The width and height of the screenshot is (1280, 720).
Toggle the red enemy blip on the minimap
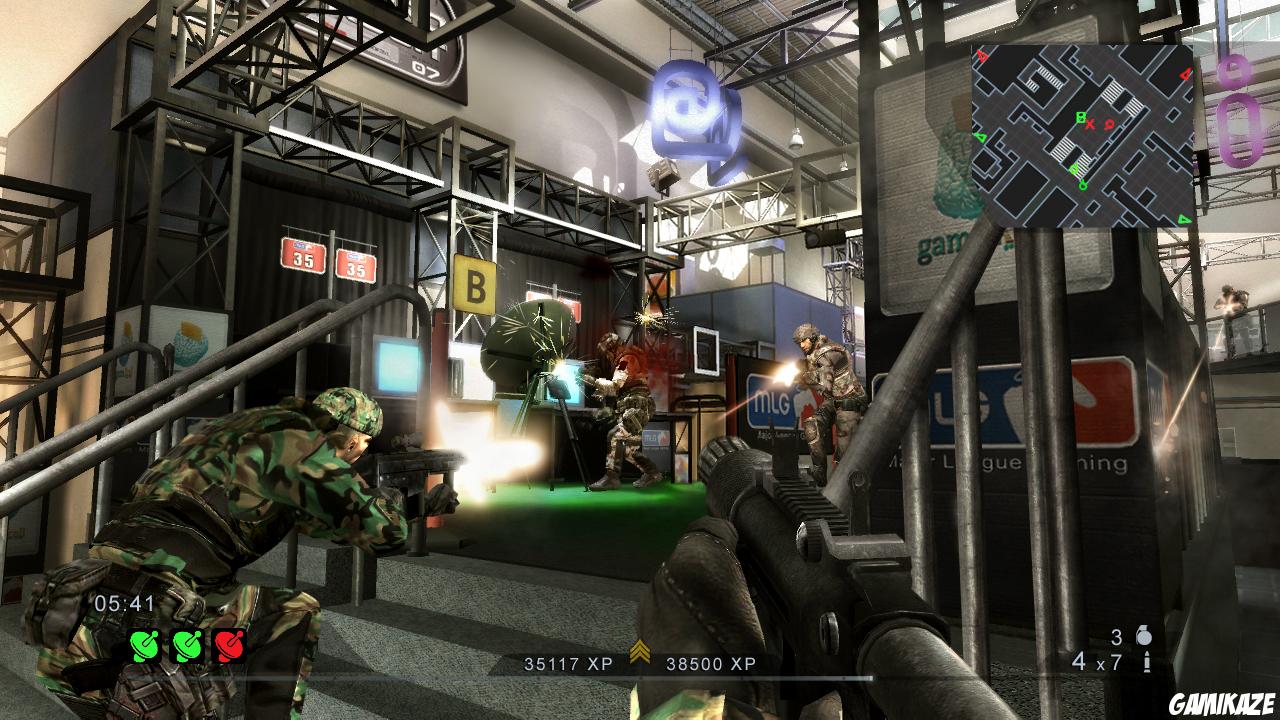(1108, 124)
